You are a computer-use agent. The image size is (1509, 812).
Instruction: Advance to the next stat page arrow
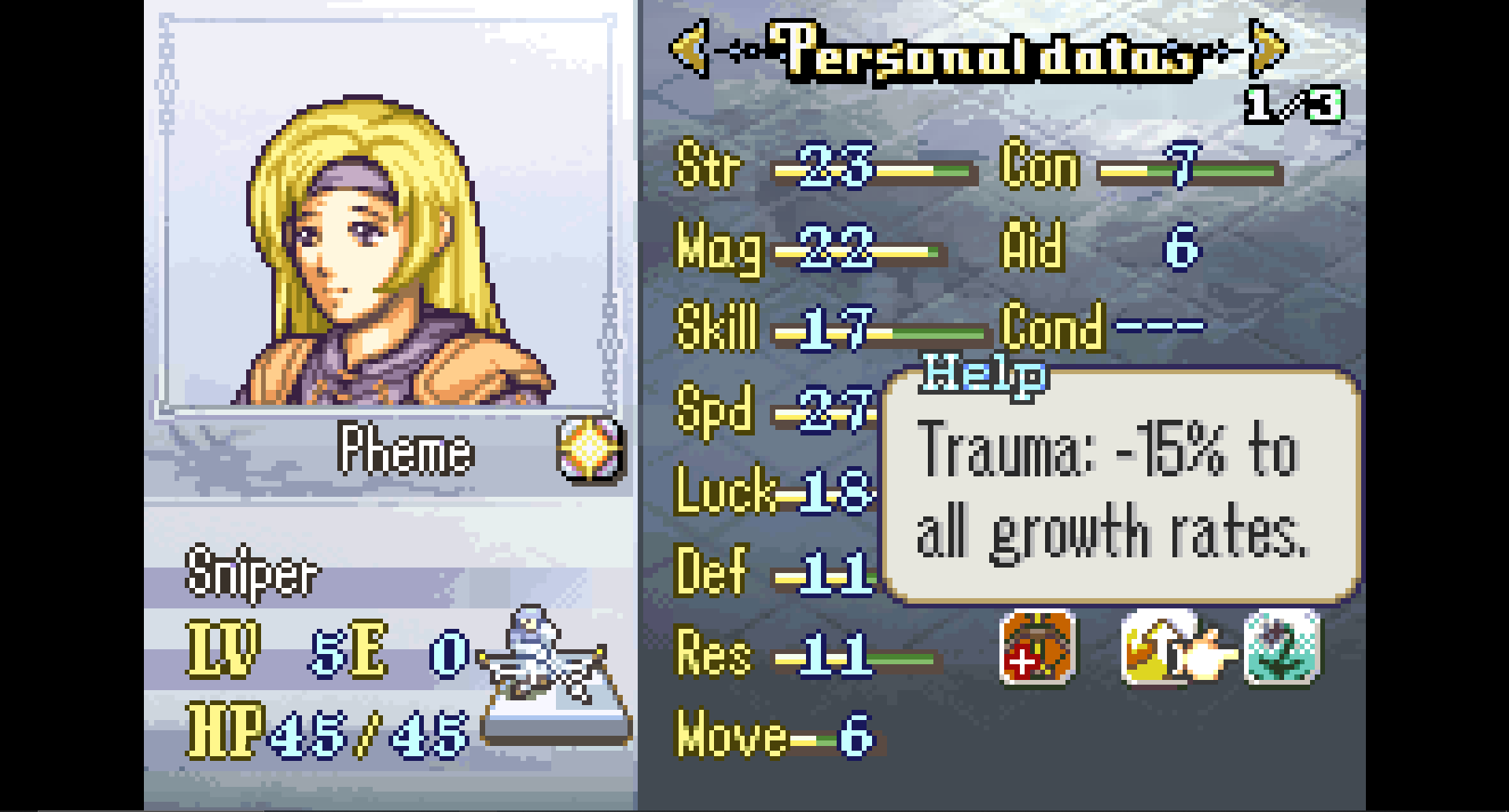(1268, 49)
